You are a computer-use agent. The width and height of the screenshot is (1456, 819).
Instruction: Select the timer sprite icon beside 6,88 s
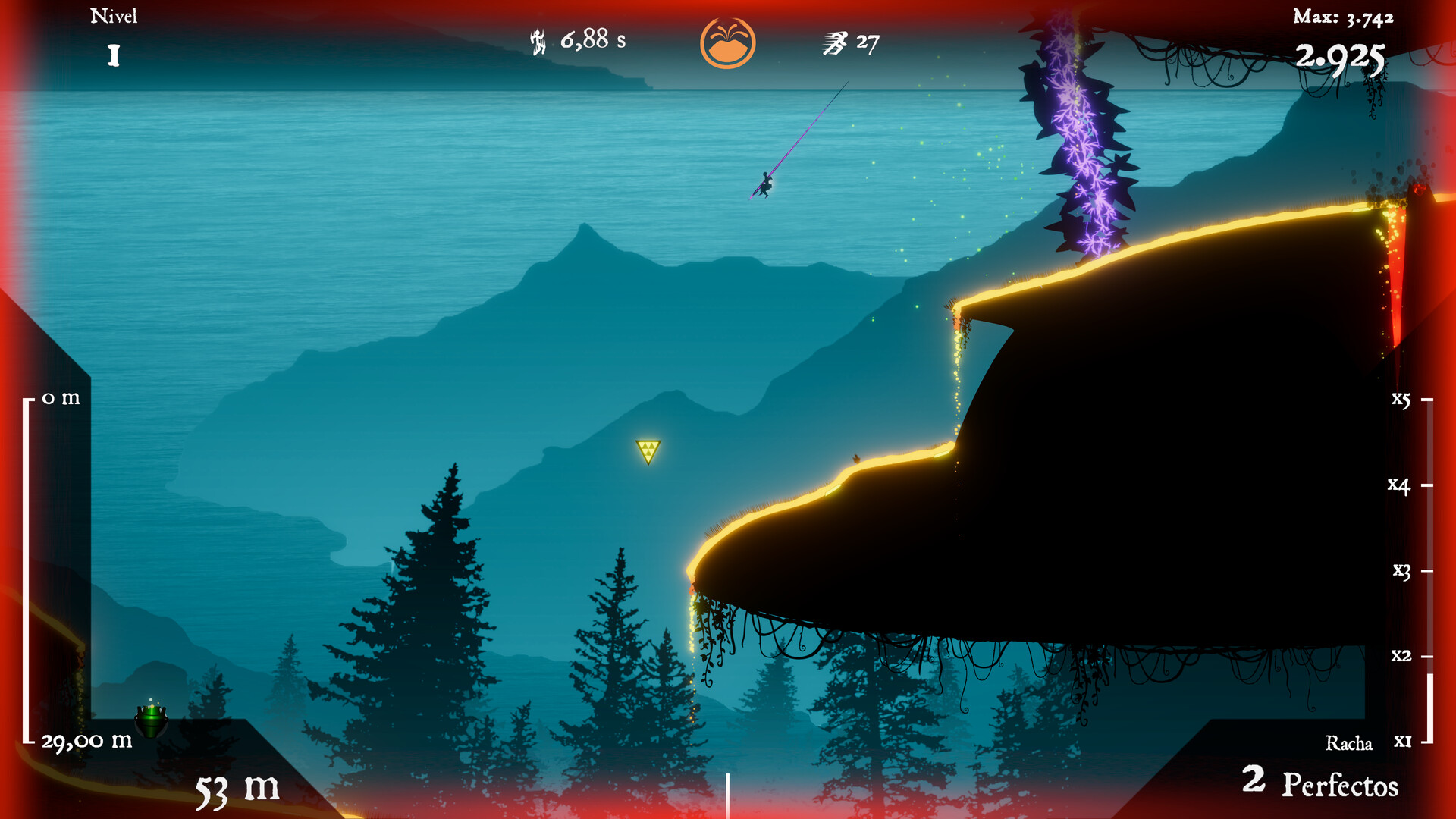tap(537, 42)
